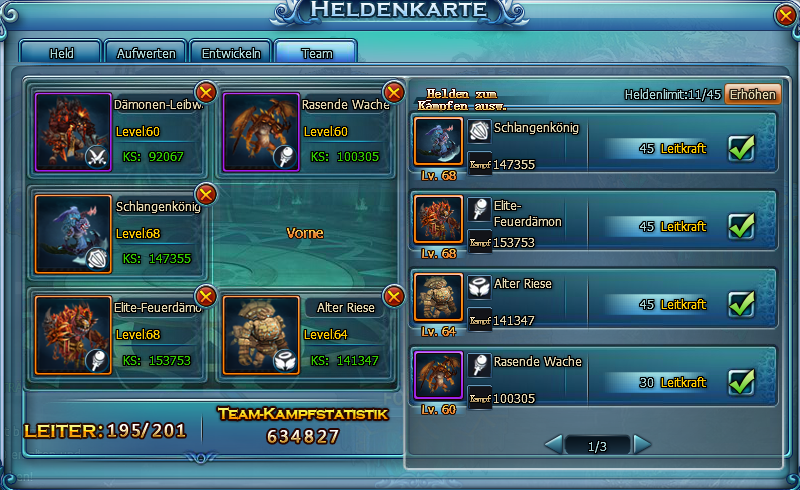Remove Alter Riese from team formation
Viewport: 800px width, 490px height.
[x=394, y=295]
